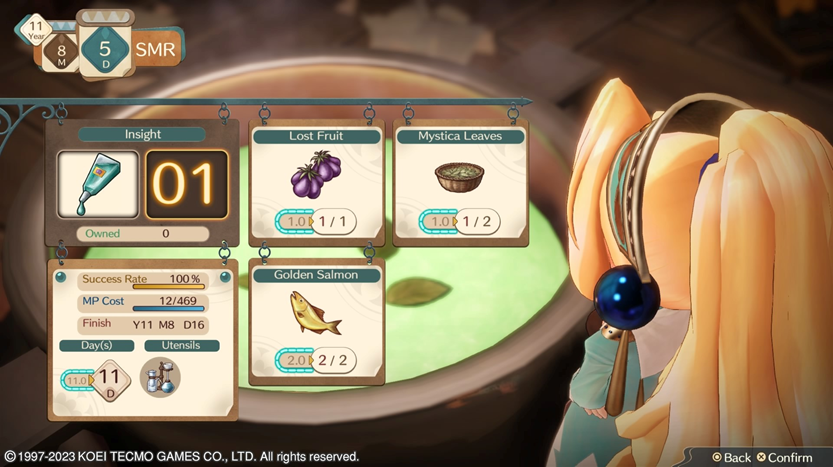Choose the Mystica Leaves ingredient card
This screenshot has width=833, height=467.
(x=459, y=182)
